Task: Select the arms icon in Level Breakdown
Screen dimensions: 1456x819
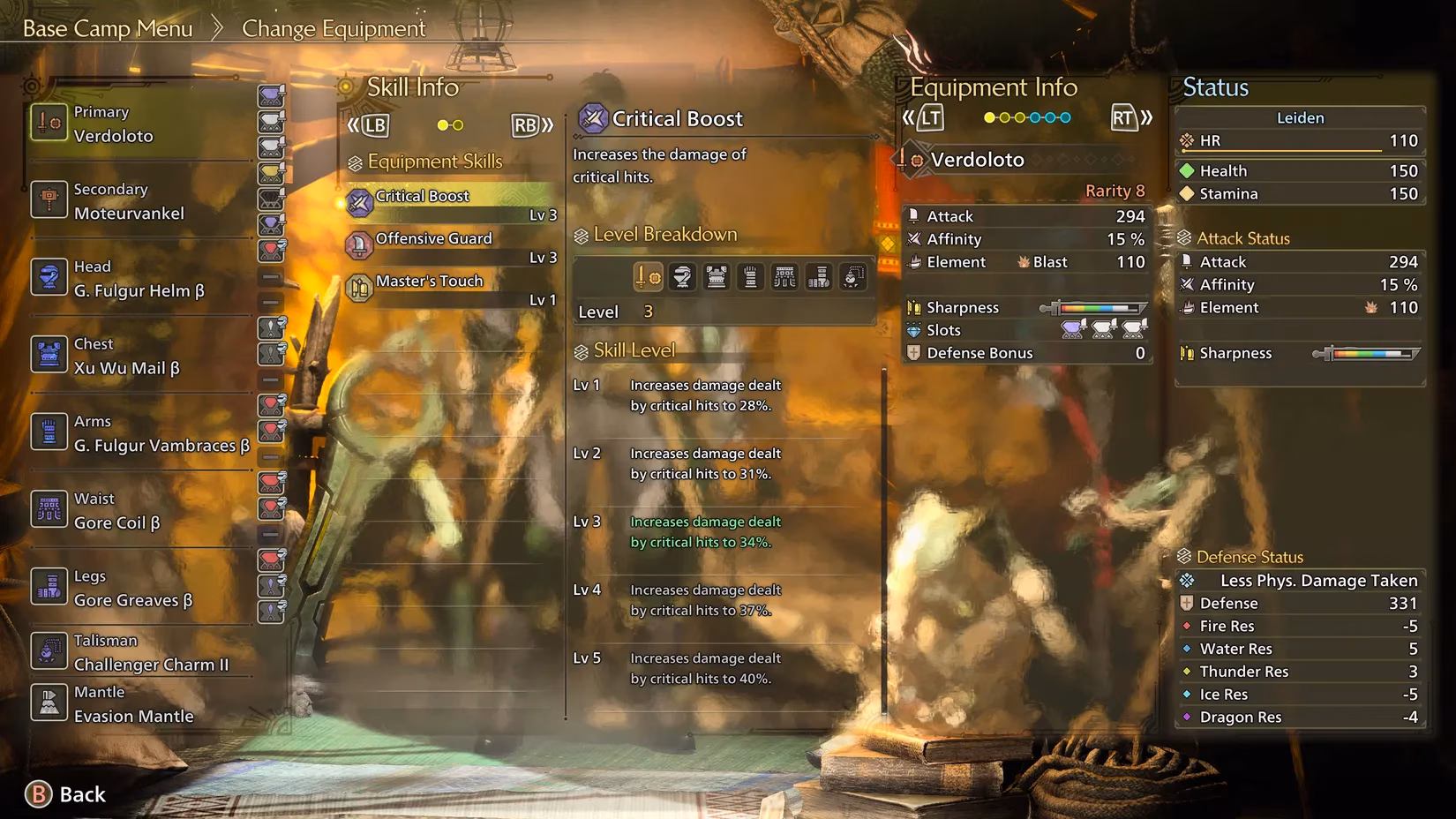Action: pos(748,276)
